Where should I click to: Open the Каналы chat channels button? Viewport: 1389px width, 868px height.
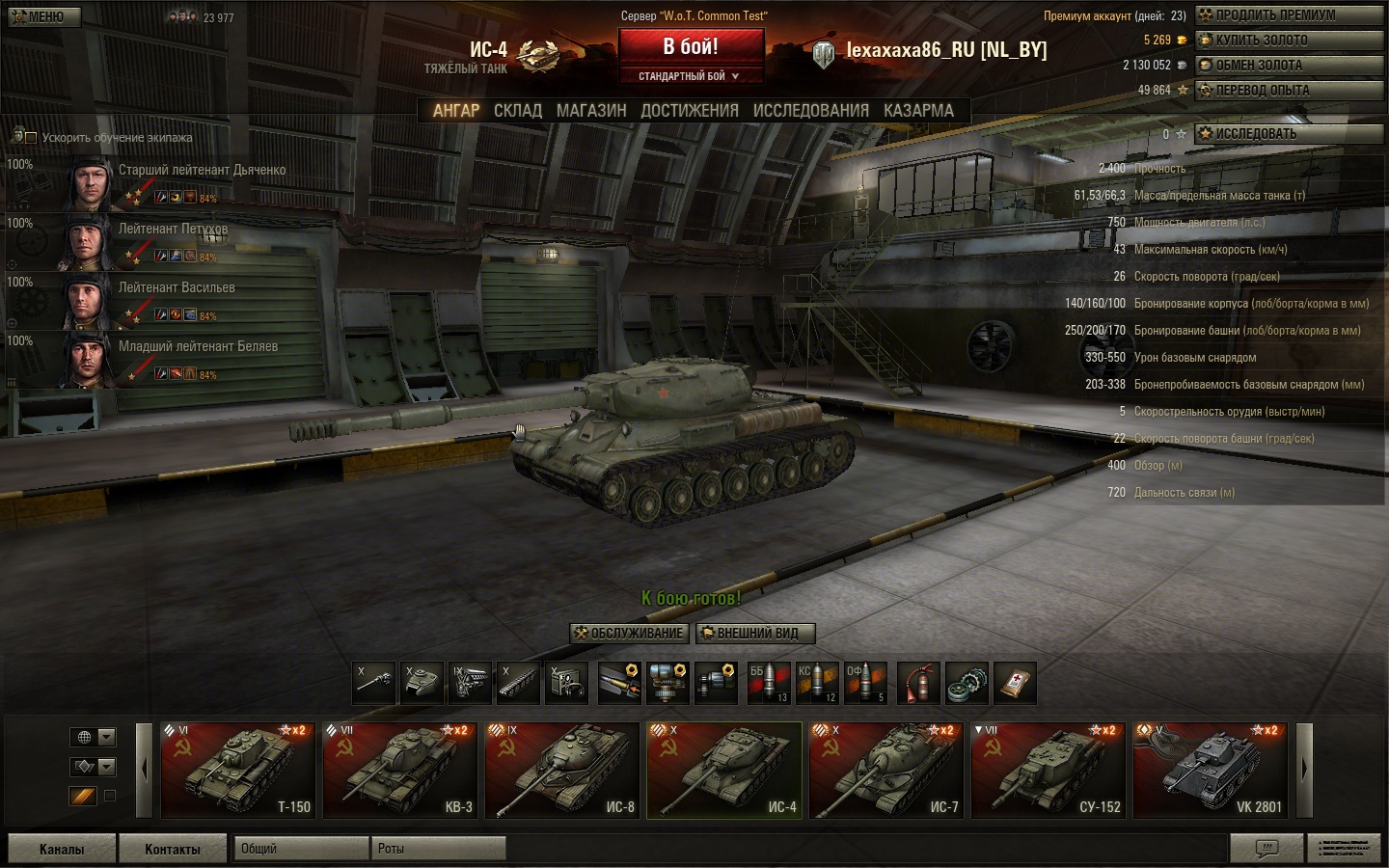[x=62, y=849]
